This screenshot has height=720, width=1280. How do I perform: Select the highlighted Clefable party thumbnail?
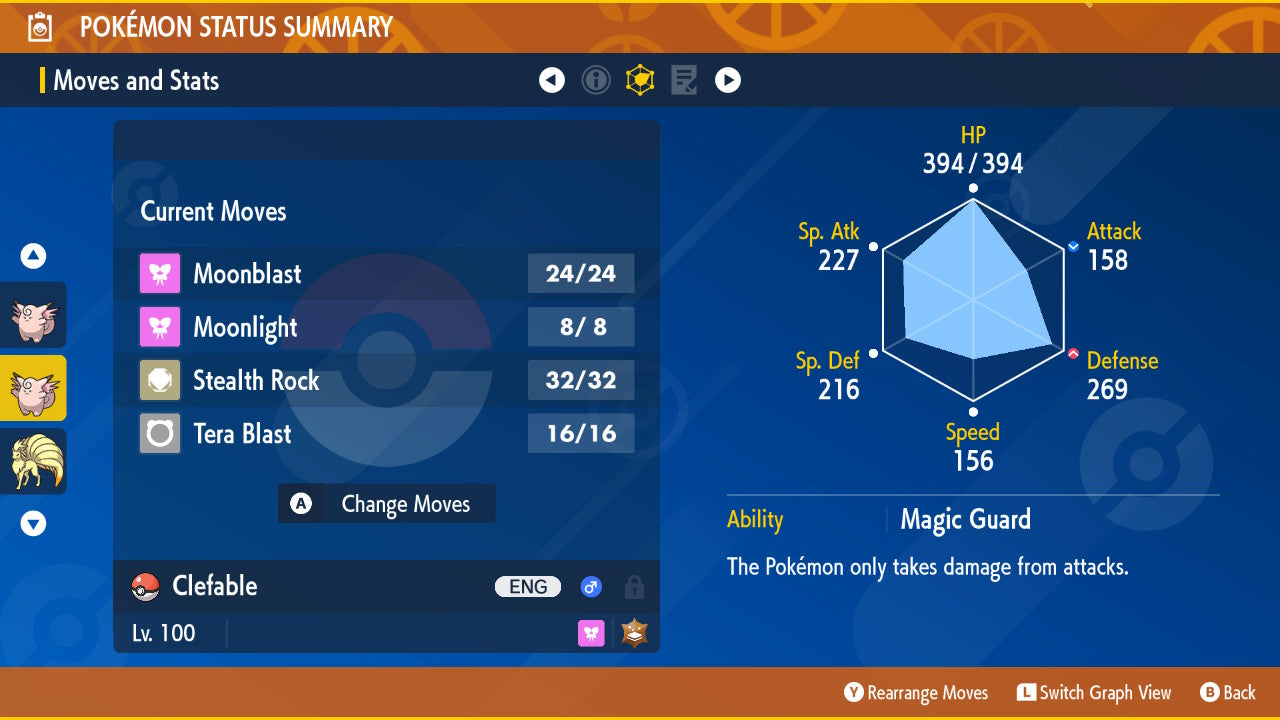click(34, 388)
